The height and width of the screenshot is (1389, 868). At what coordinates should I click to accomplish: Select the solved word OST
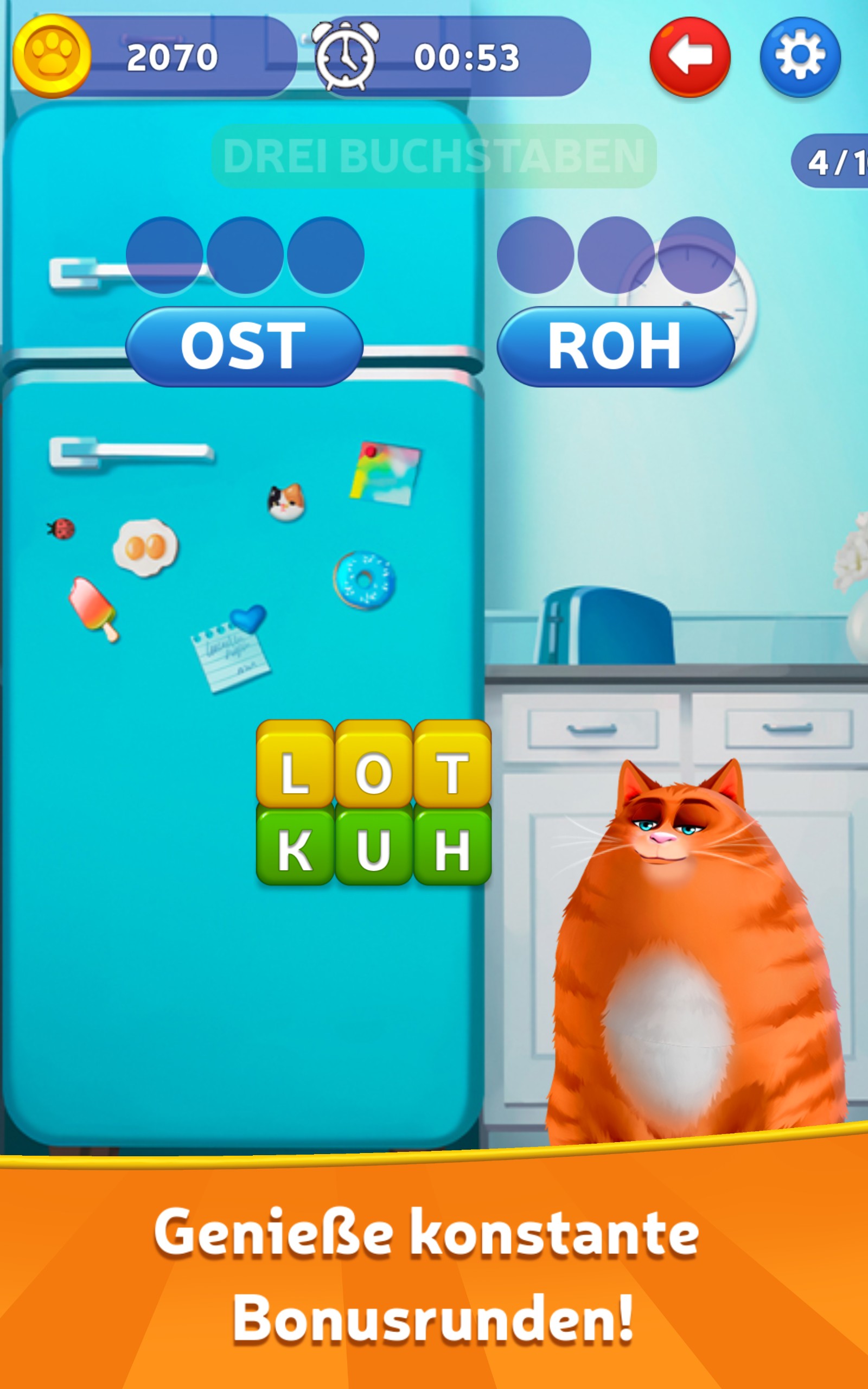pyautogui.click(x=244, y=346)
